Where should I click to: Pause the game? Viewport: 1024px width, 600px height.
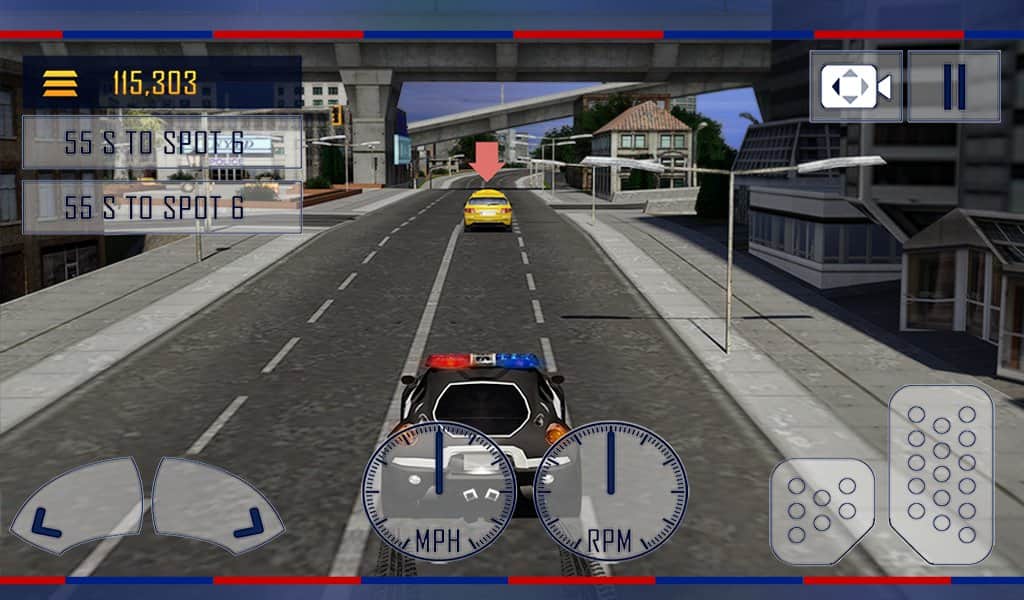coord(954,87)
